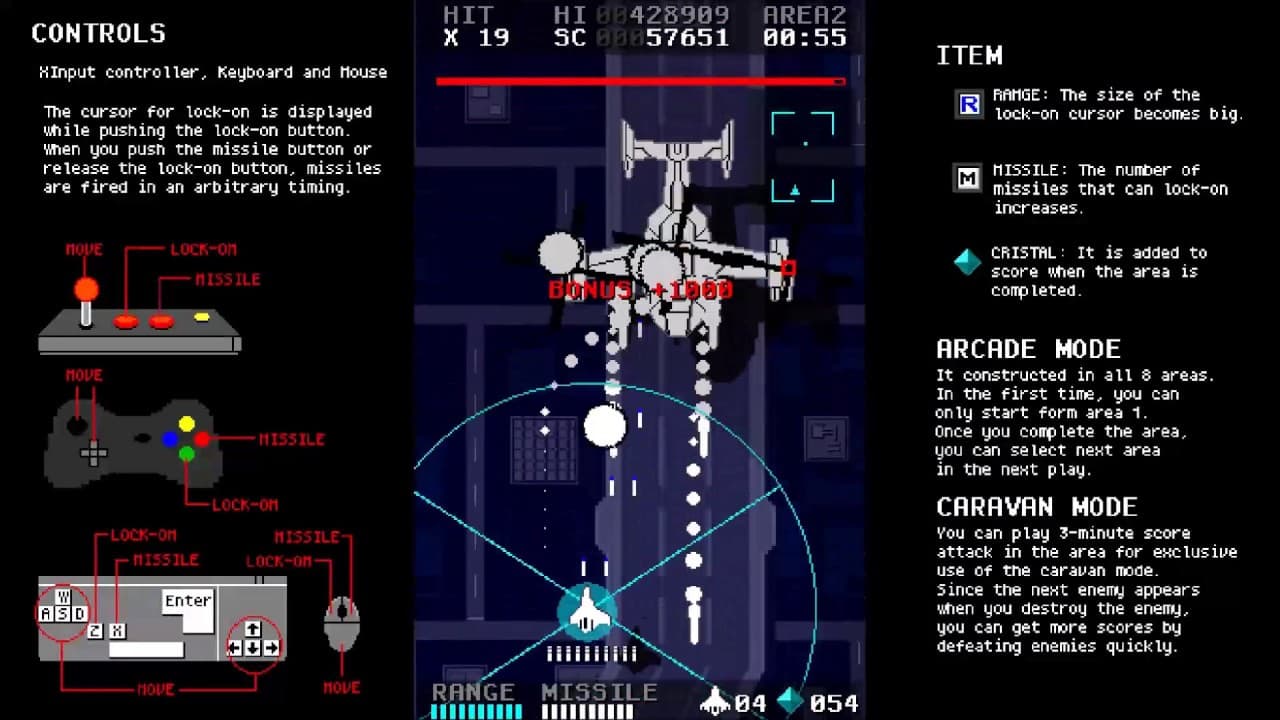This screenshot has height=720, width=1280.
Task: Click the joystick ball labeled MOVE
Action: tap(84, 288)
